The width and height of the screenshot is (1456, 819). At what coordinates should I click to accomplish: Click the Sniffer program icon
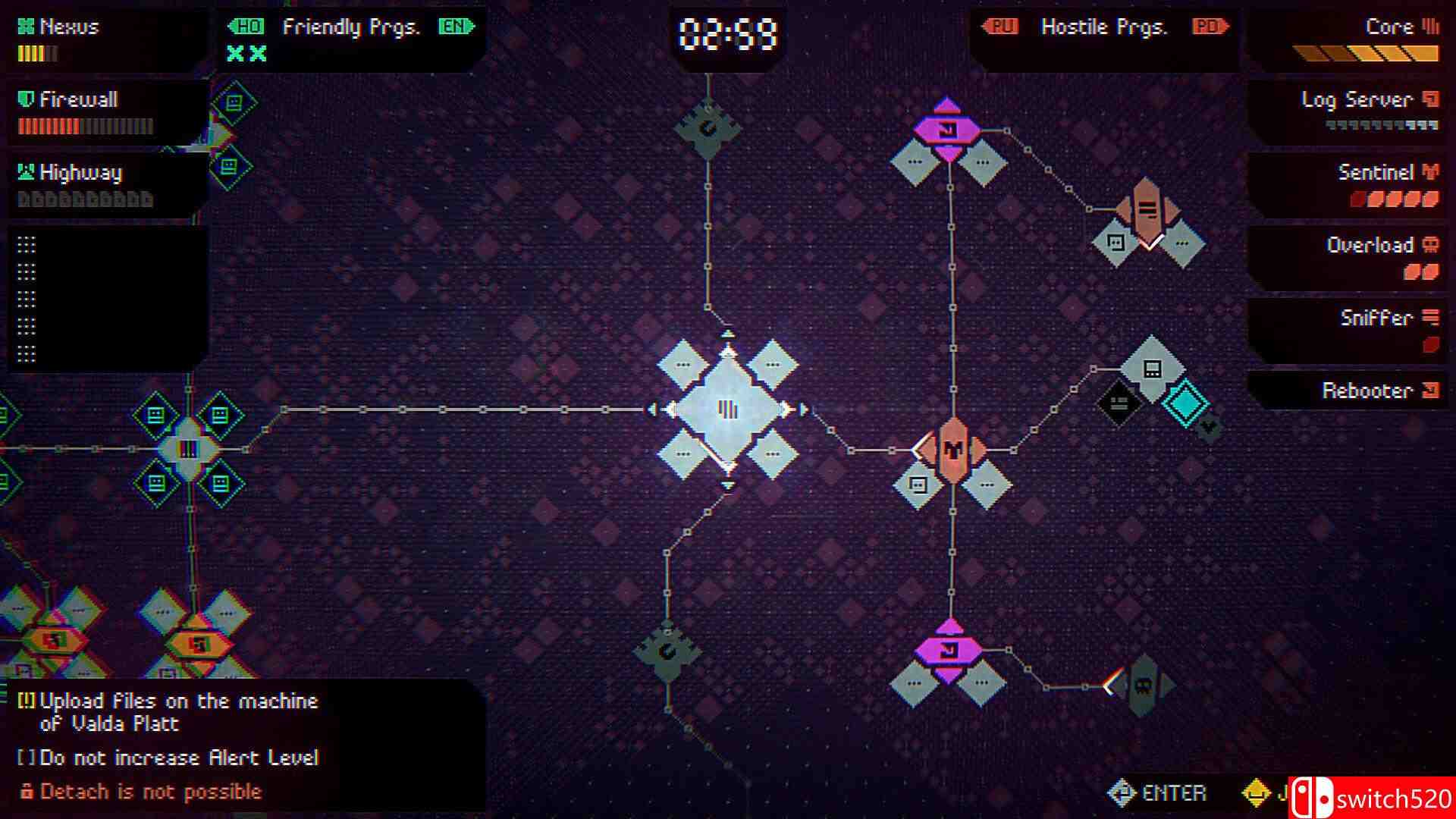point(1429,318)
